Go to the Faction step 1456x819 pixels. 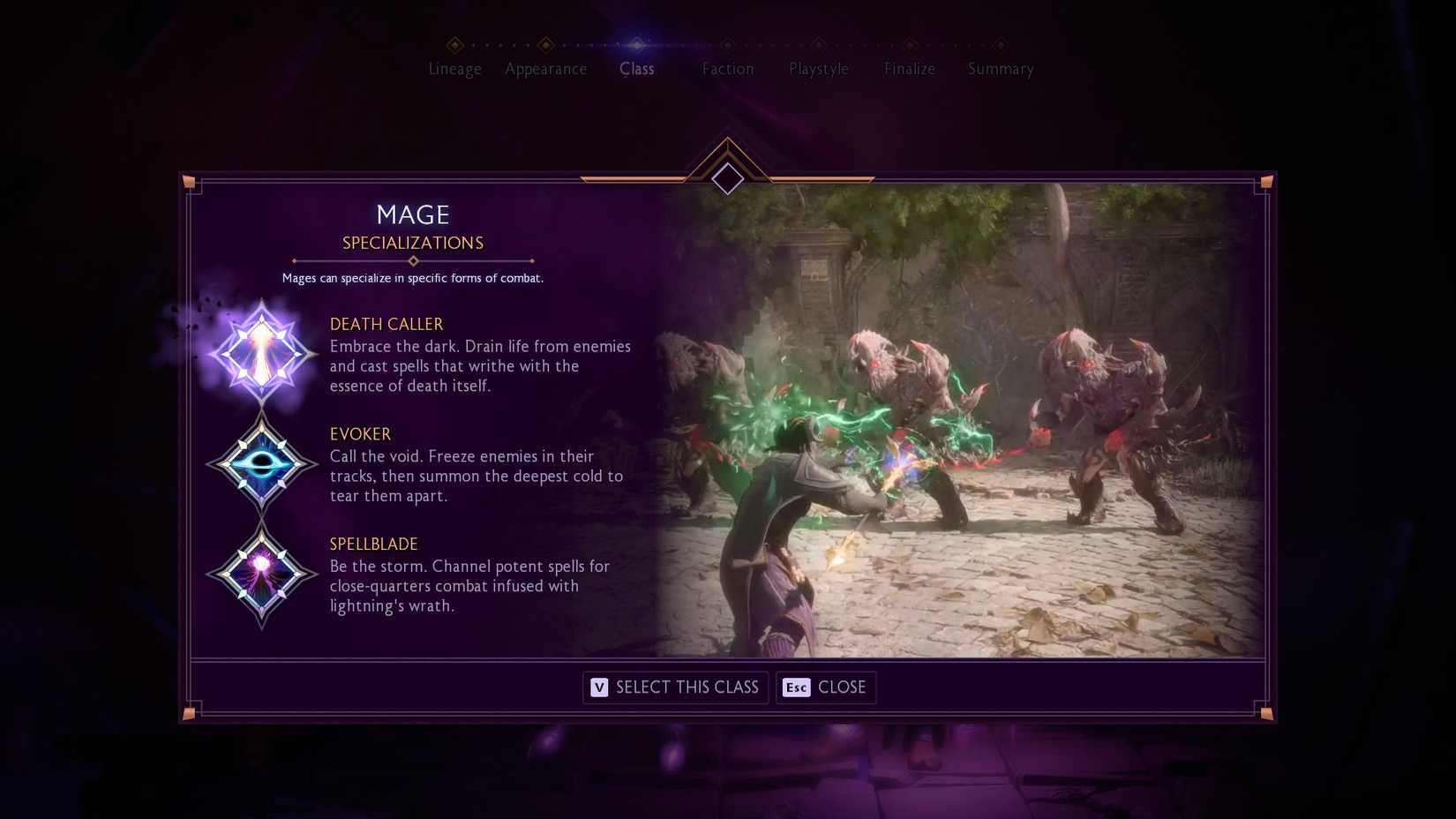728,69
